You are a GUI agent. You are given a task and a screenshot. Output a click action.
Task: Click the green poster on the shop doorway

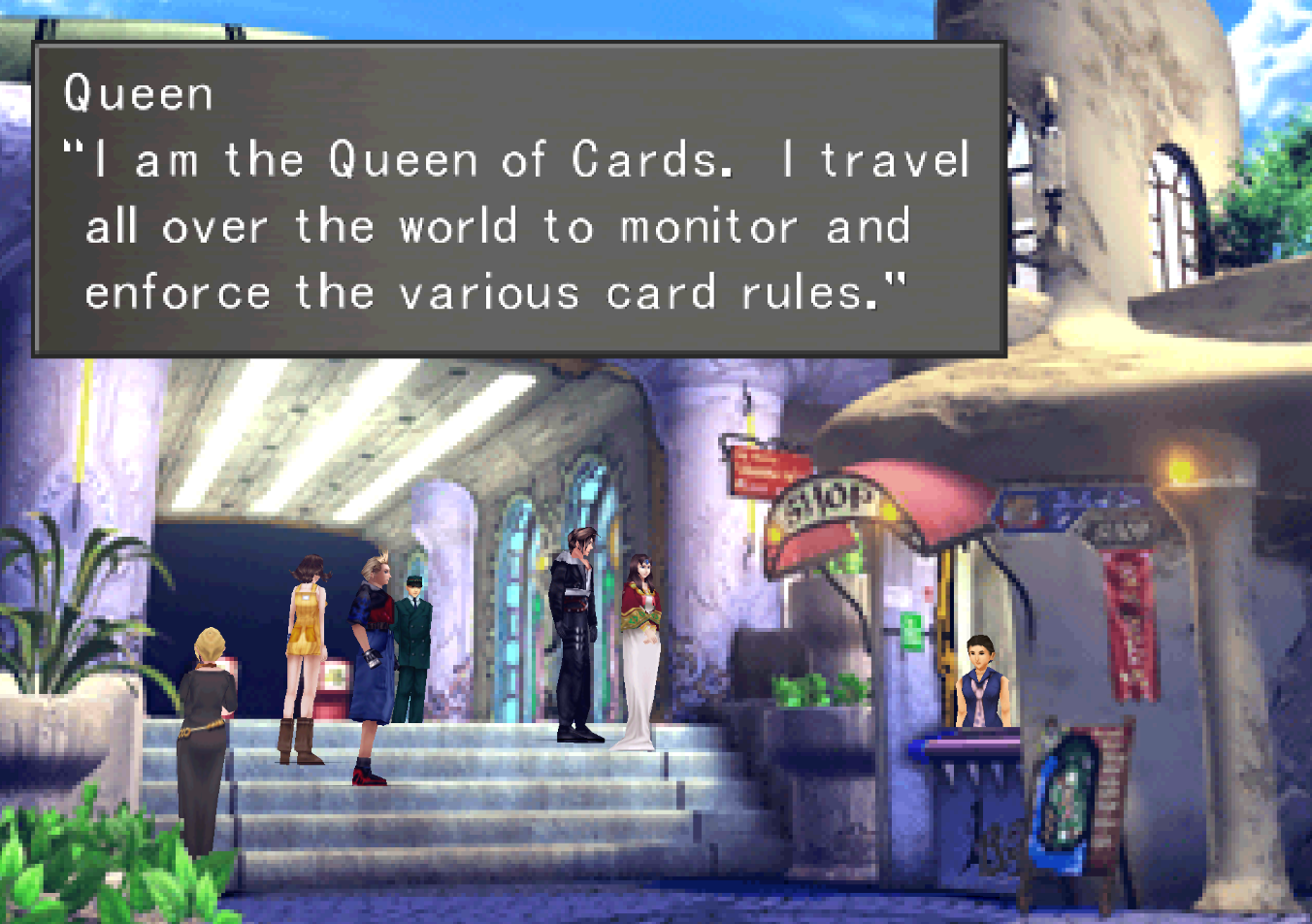point(910,629)
